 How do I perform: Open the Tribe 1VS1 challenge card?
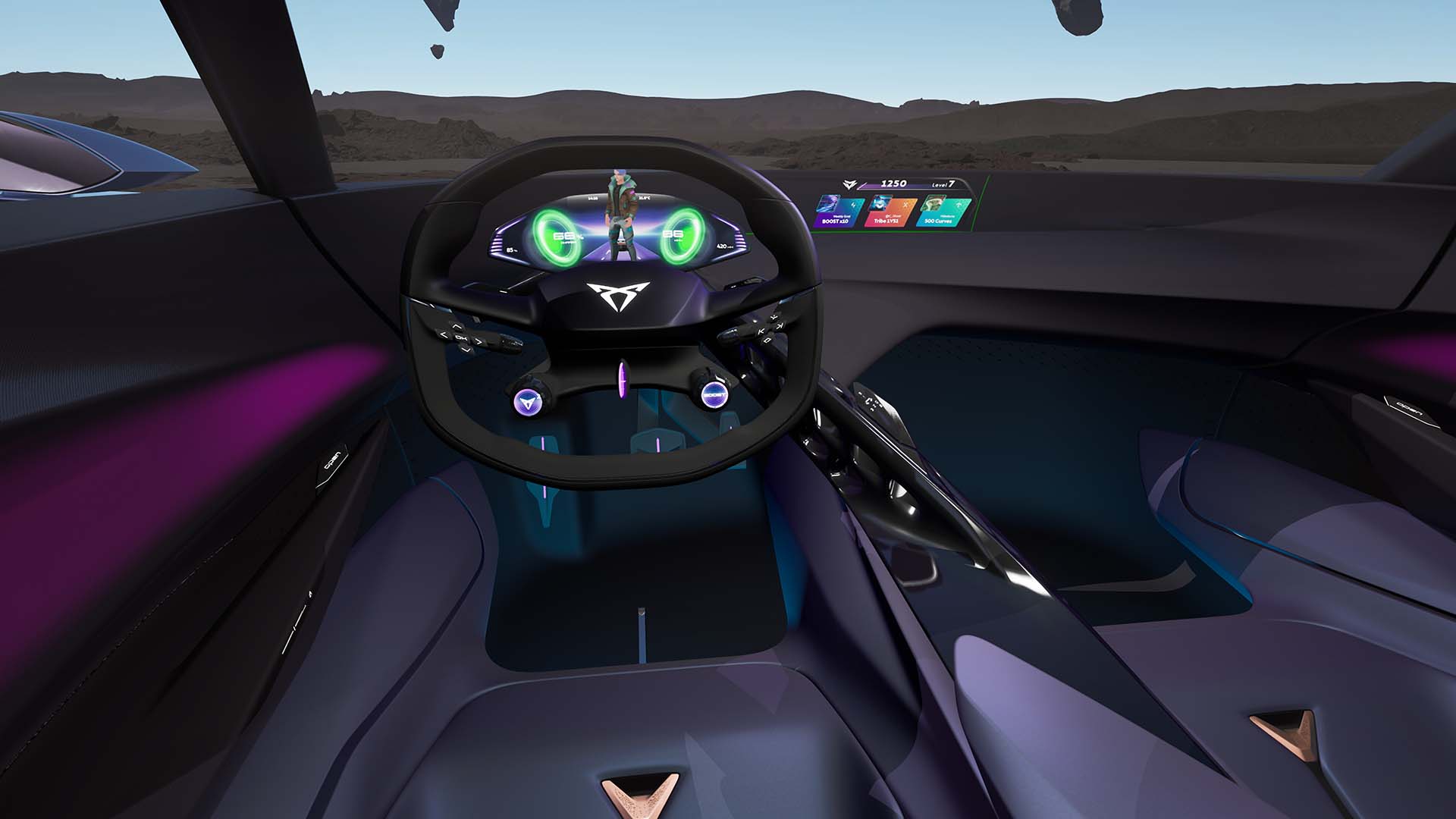[890, 212]
